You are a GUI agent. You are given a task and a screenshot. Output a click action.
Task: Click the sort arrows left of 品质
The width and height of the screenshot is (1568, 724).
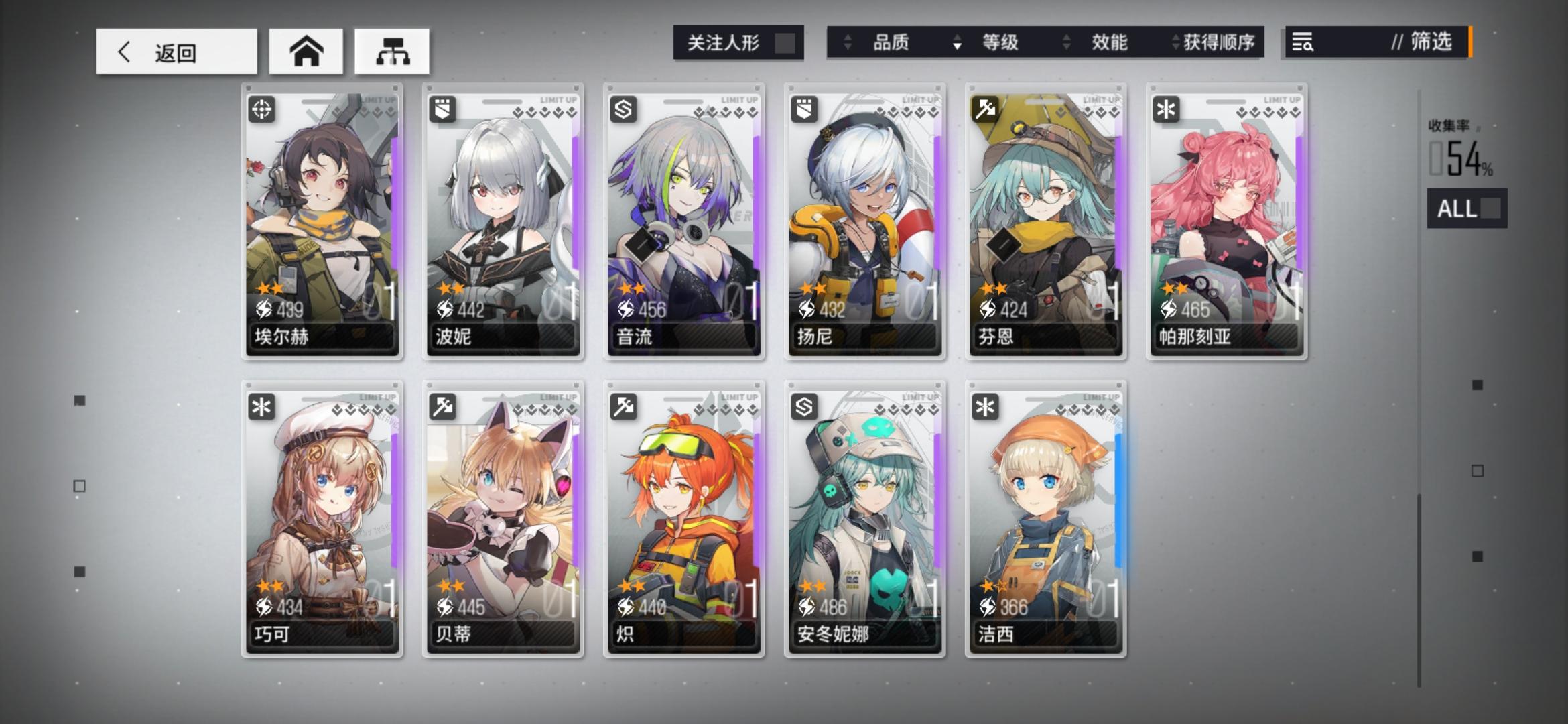tap(848, 43)
